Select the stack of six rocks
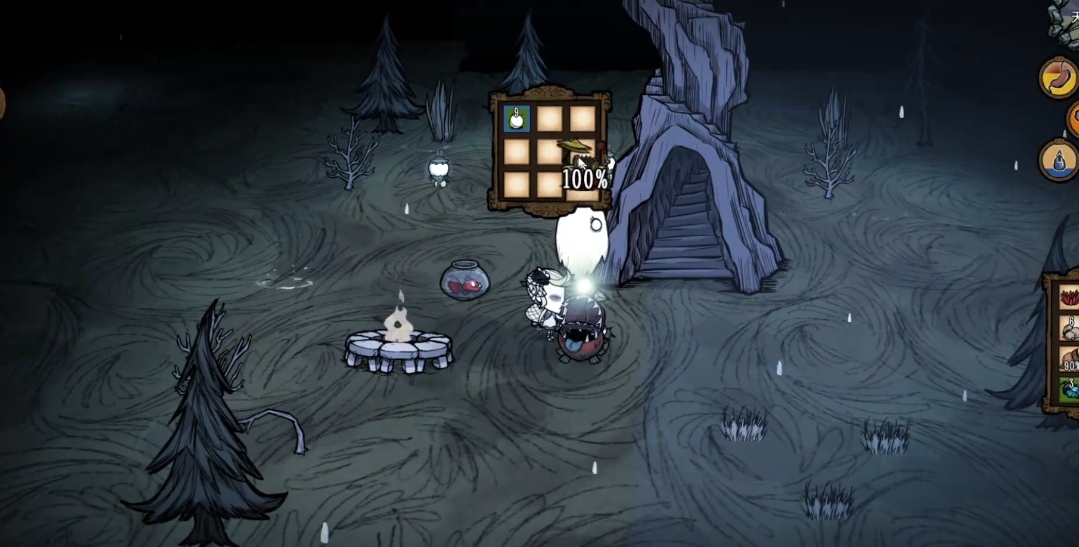The height and width of the screenshot is (547, 1079). point(1070,328)
